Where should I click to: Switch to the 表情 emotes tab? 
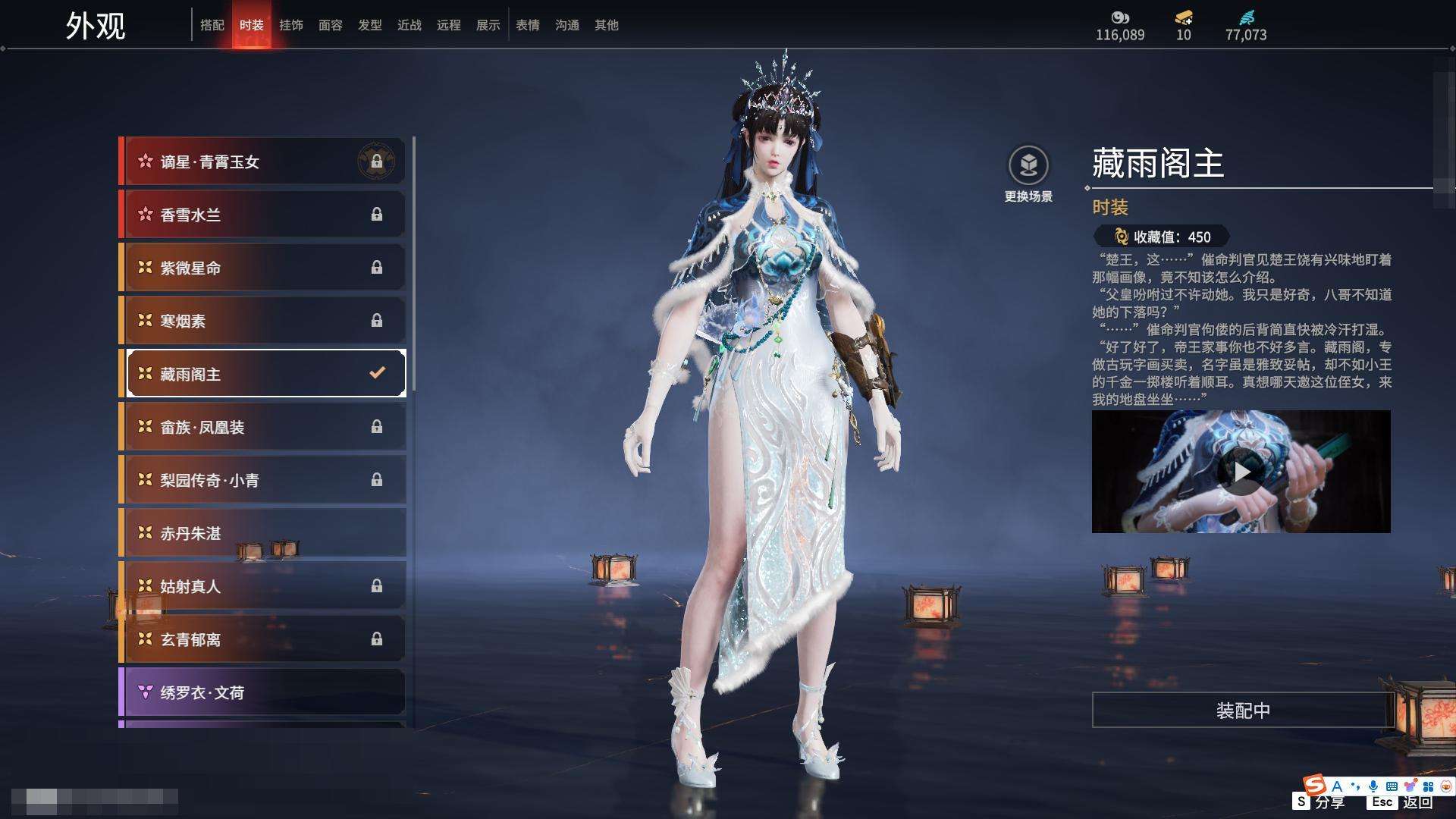click(x=528, y=25)
